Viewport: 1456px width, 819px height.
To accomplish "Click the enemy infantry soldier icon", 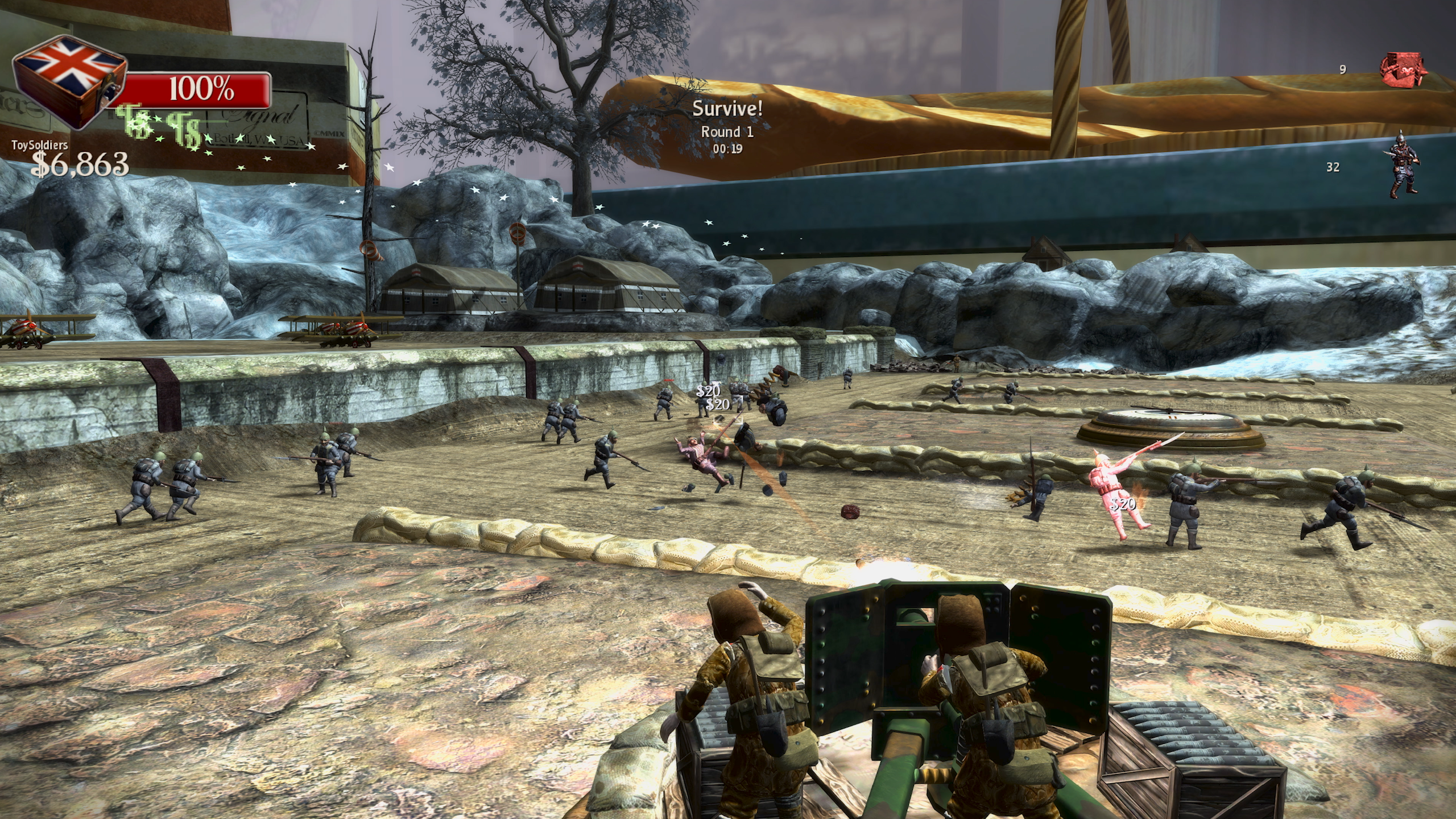I will point(1403,165).
